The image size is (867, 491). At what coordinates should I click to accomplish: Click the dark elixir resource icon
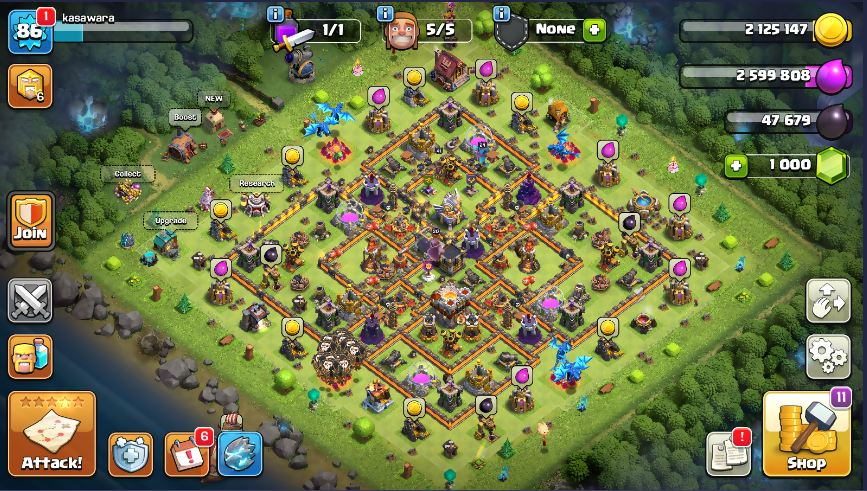[834, 122]
